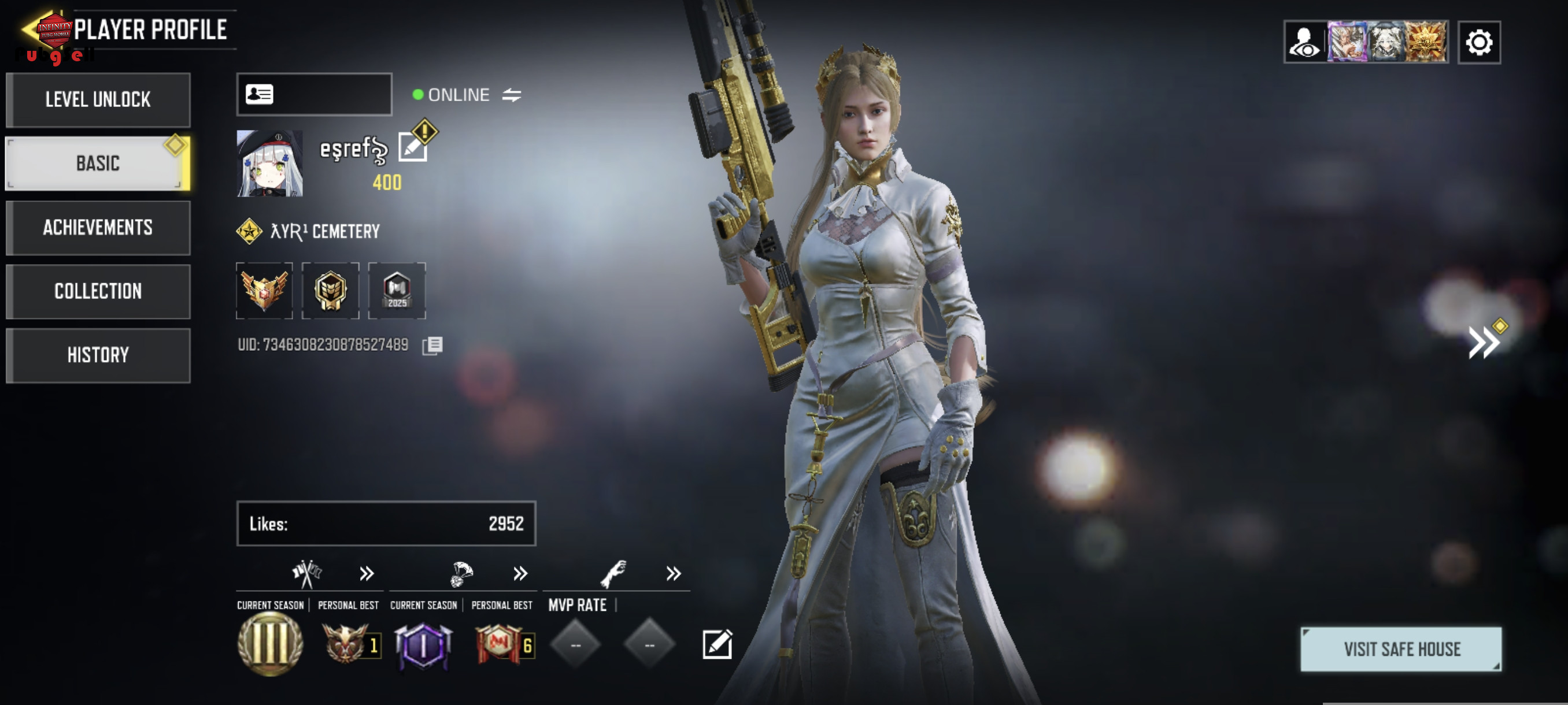Switch to the Achievements tab
Image resolution: width=1568 pixels, height=705 pixels.
(98, 228)
